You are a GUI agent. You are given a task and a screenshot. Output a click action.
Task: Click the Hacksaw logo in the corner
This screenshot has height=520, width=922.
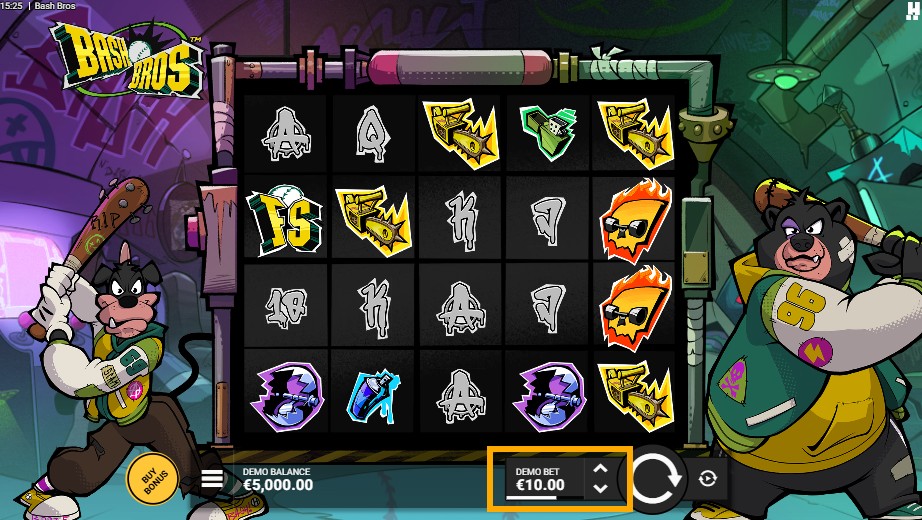tap(912, 9)
